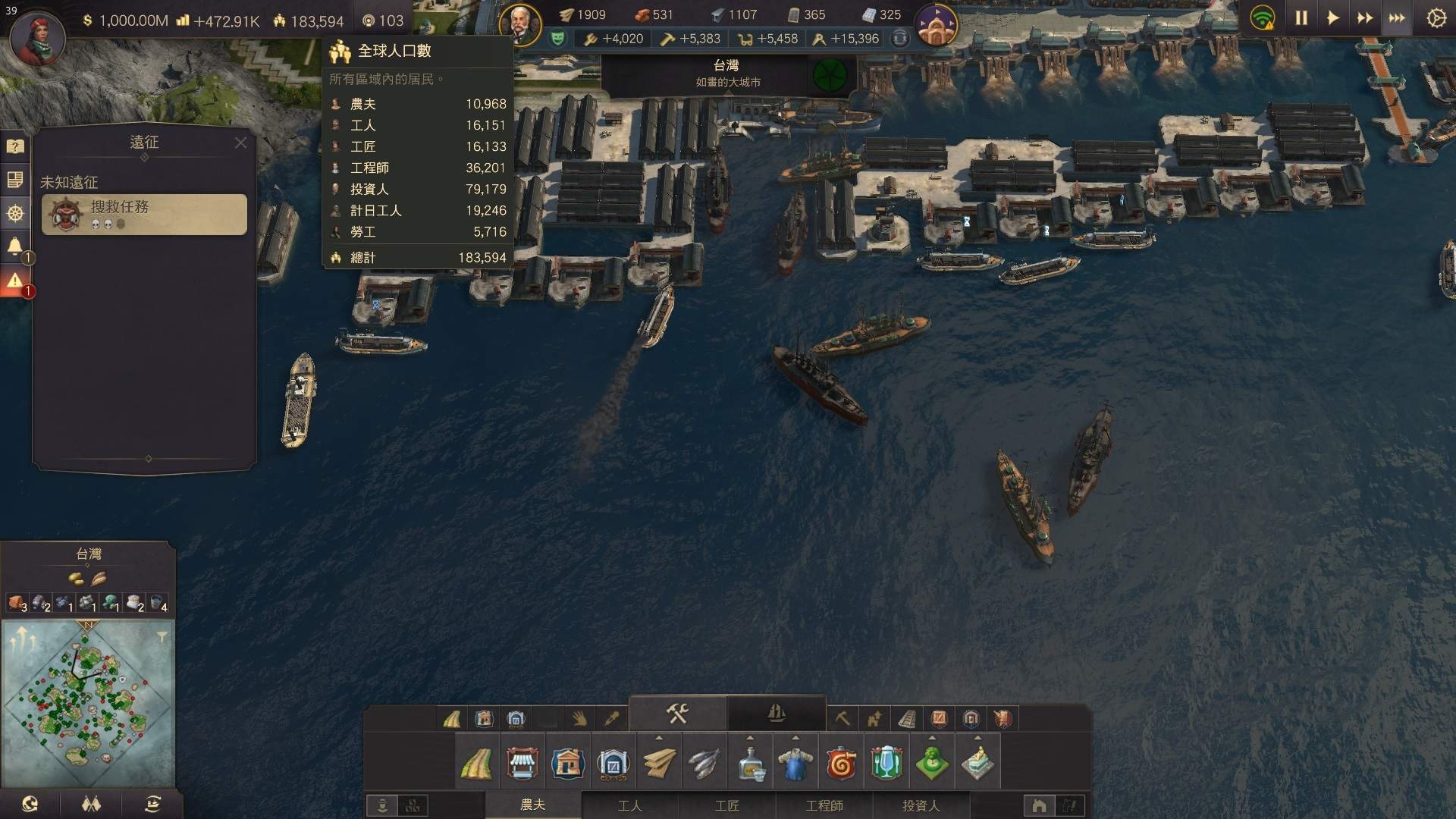Open the gear settings menu
The height and width of the screenshot is (819, 1456).
[1436, 18]
